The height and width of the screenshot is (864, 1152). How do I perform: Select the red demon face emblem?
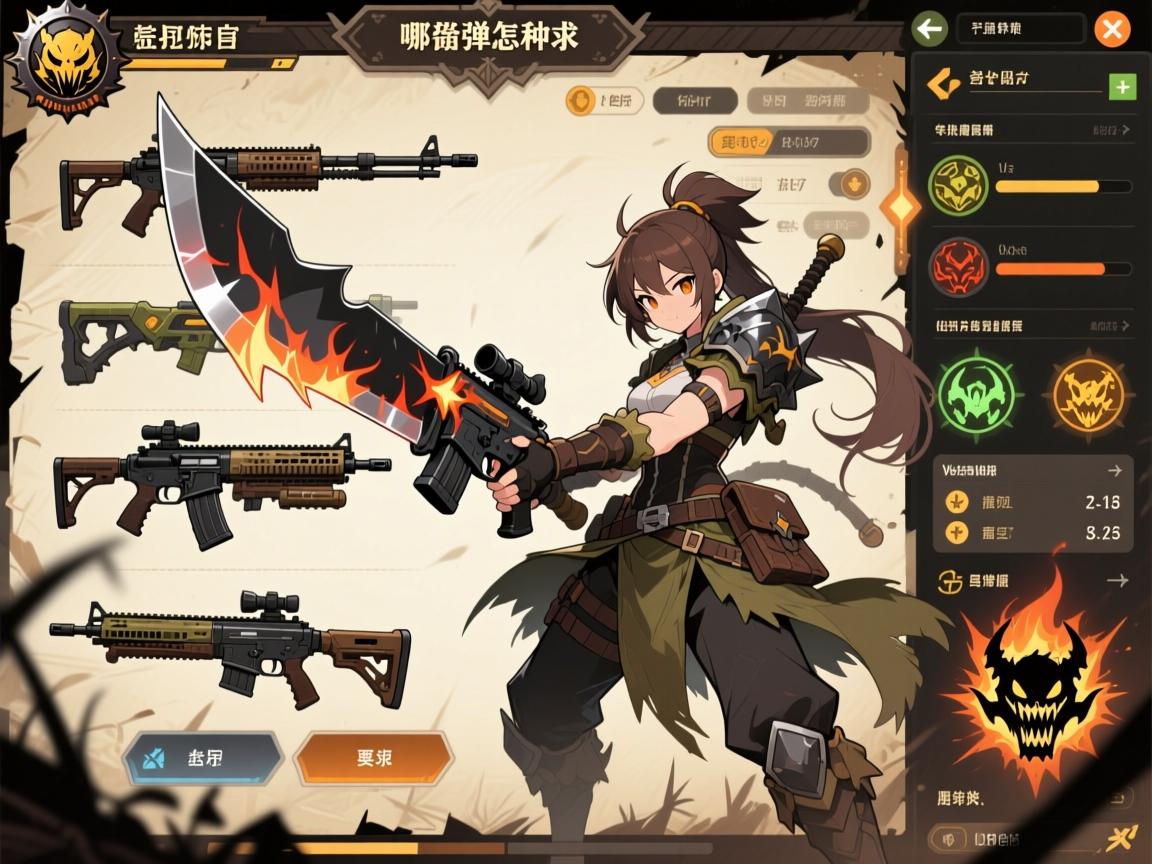(x=958, y=268)
